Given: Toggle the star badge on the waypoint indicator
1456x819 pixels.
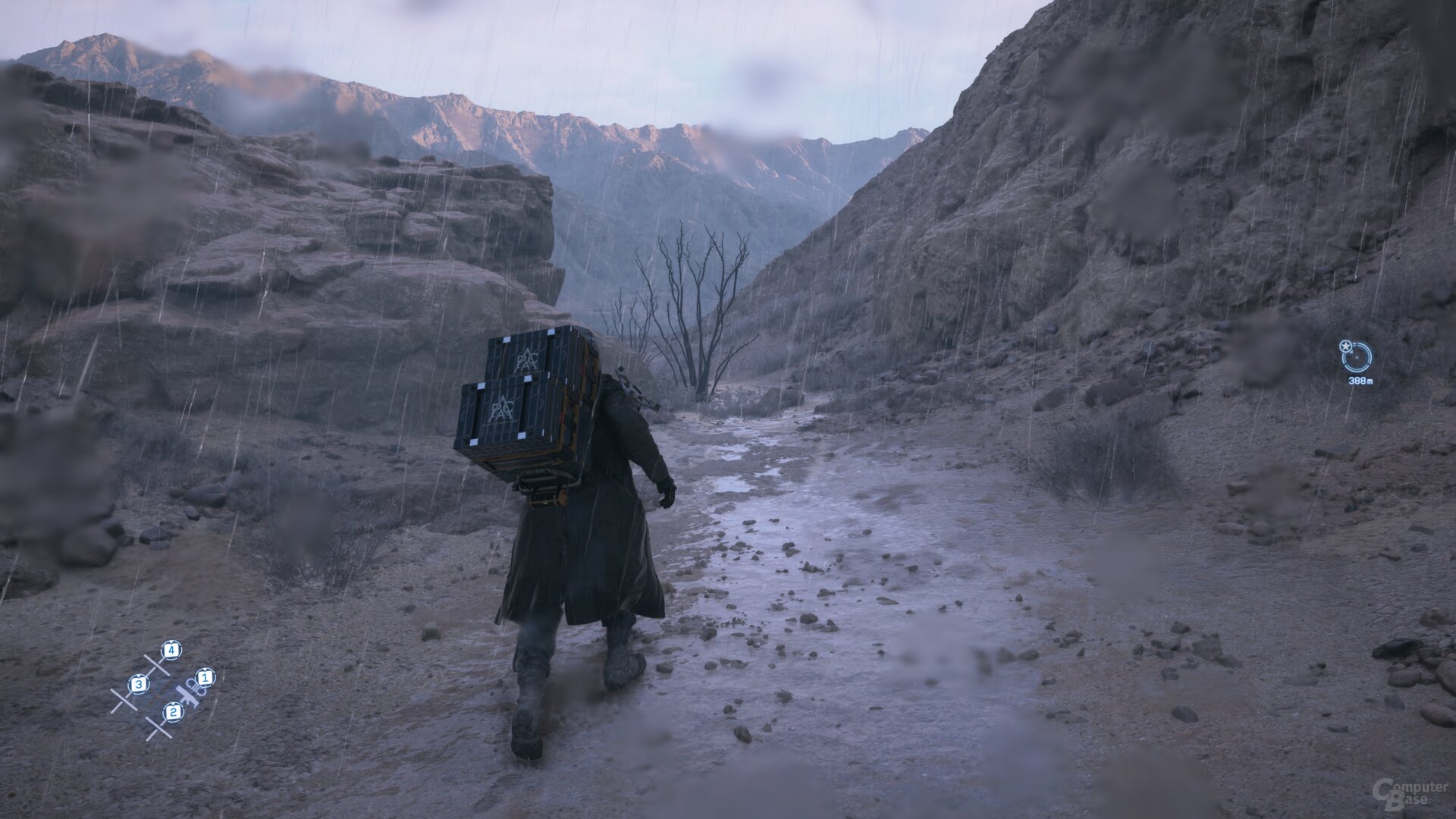Looking at the screenshot, I should pyautogui.click(x=1346, y=346).
